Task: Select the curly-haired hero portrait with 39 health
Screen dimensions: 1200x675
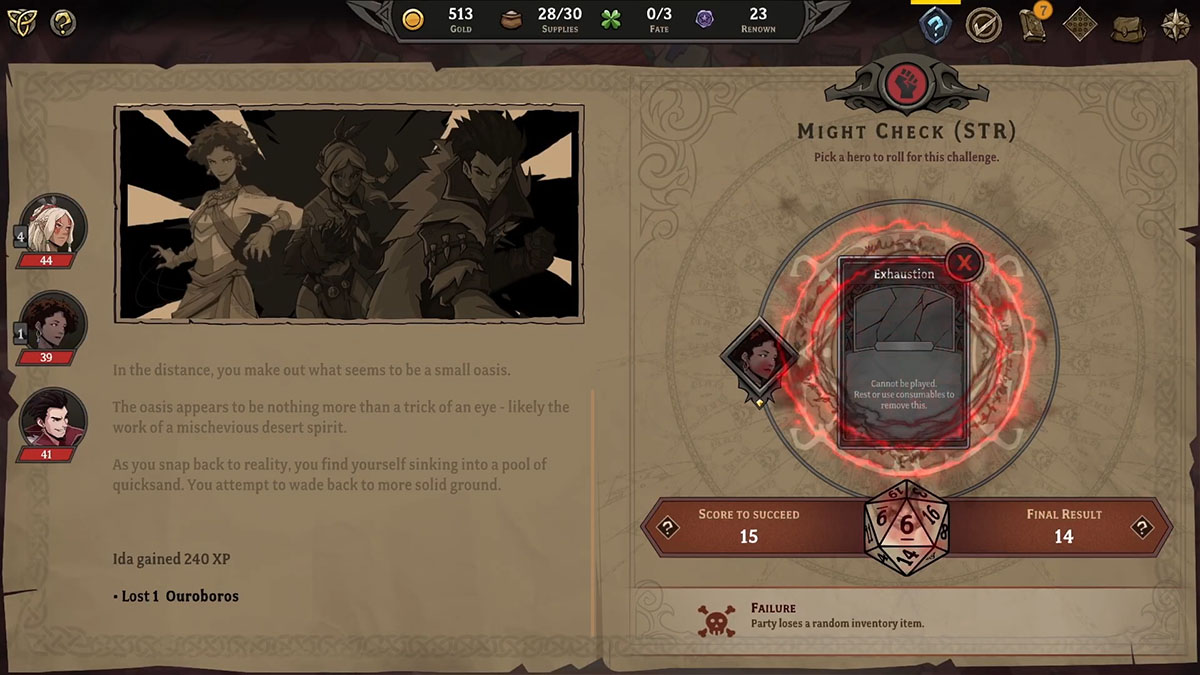Action: pos(55,325)
